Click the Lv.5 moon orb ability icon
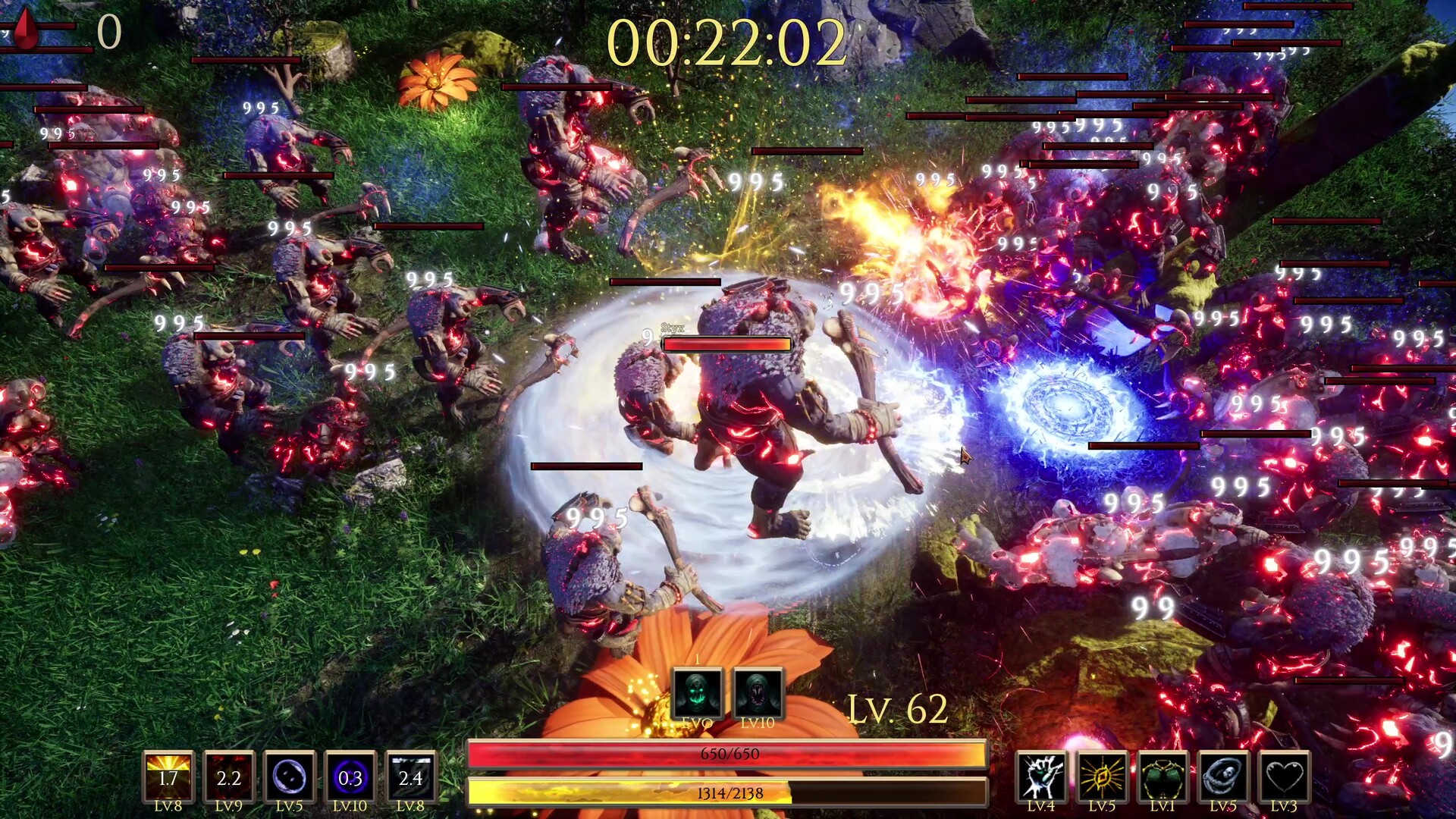 (291, 773)
